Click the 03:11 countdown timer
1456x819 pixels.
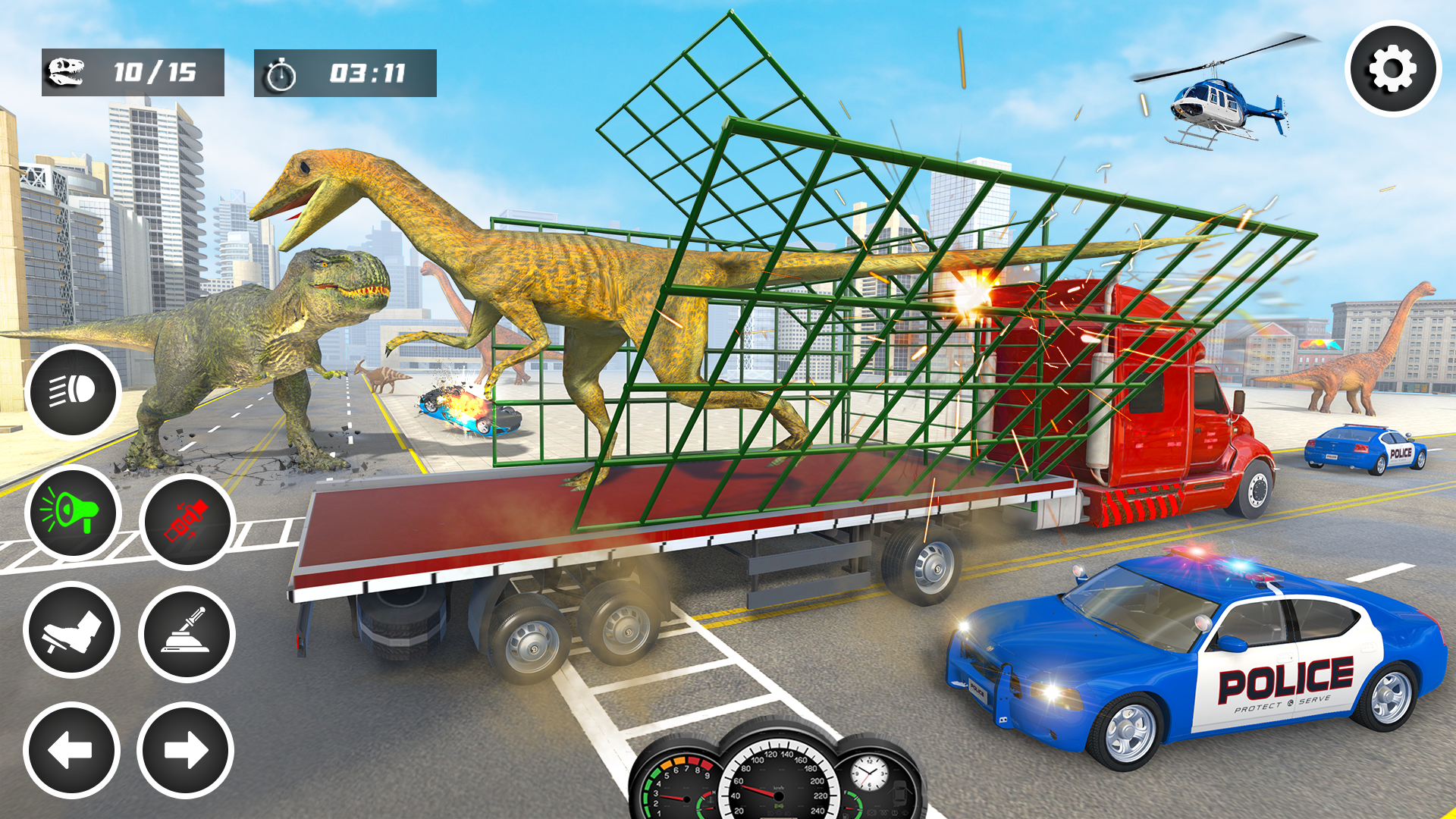(368, 72)
